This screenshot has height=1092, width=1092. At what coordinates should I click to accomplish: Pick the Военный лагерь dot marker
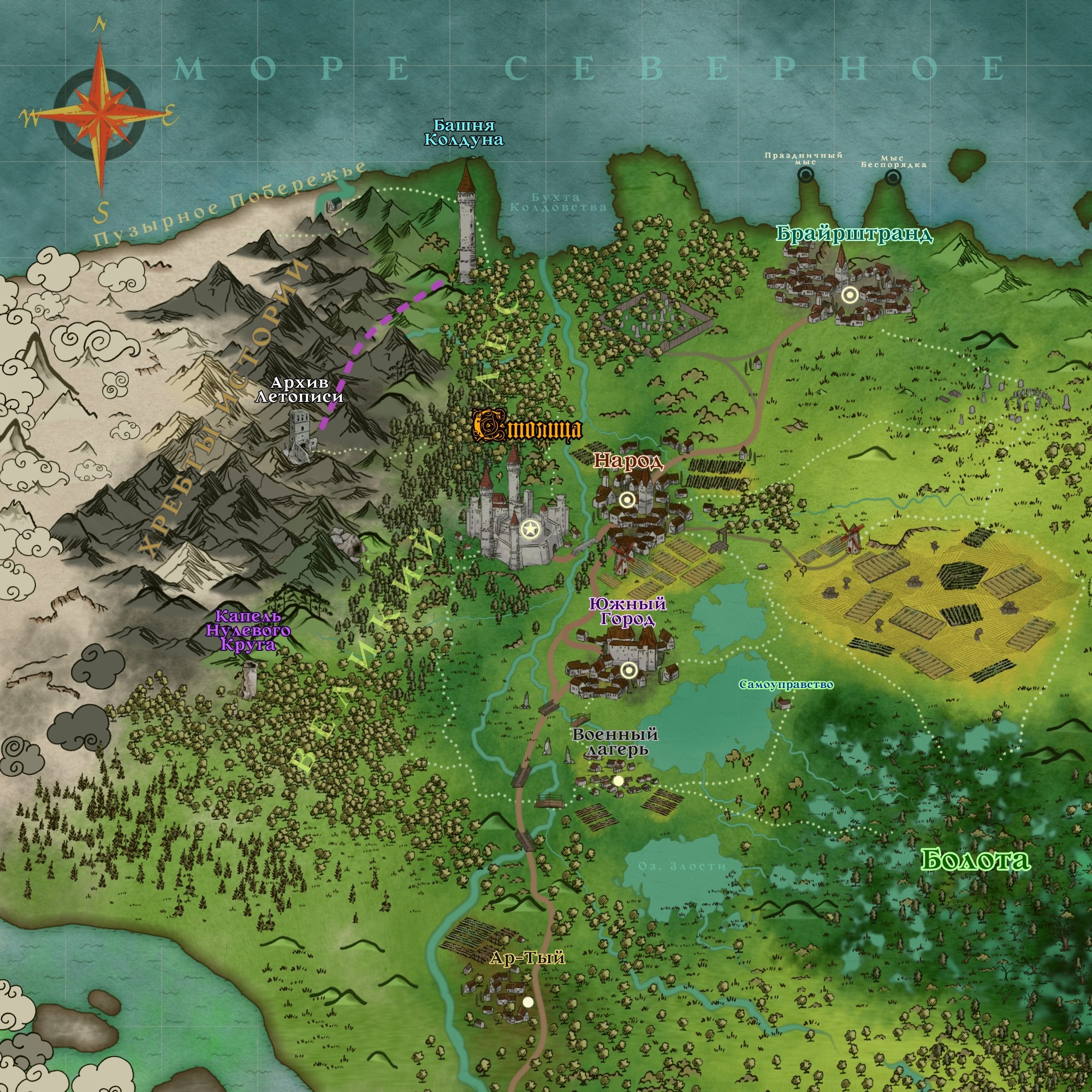pos(619,781)
